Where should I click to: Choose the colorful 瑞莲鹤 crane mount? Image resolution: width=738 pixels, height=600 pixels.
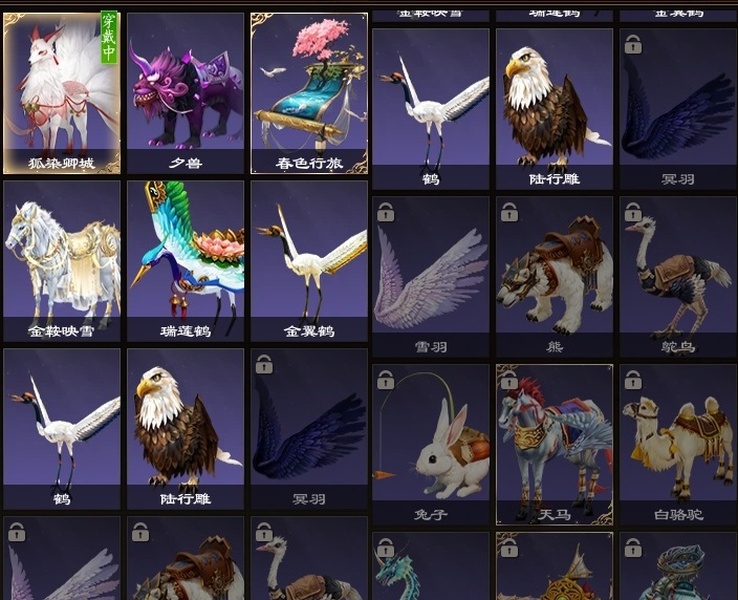[186, 260]
